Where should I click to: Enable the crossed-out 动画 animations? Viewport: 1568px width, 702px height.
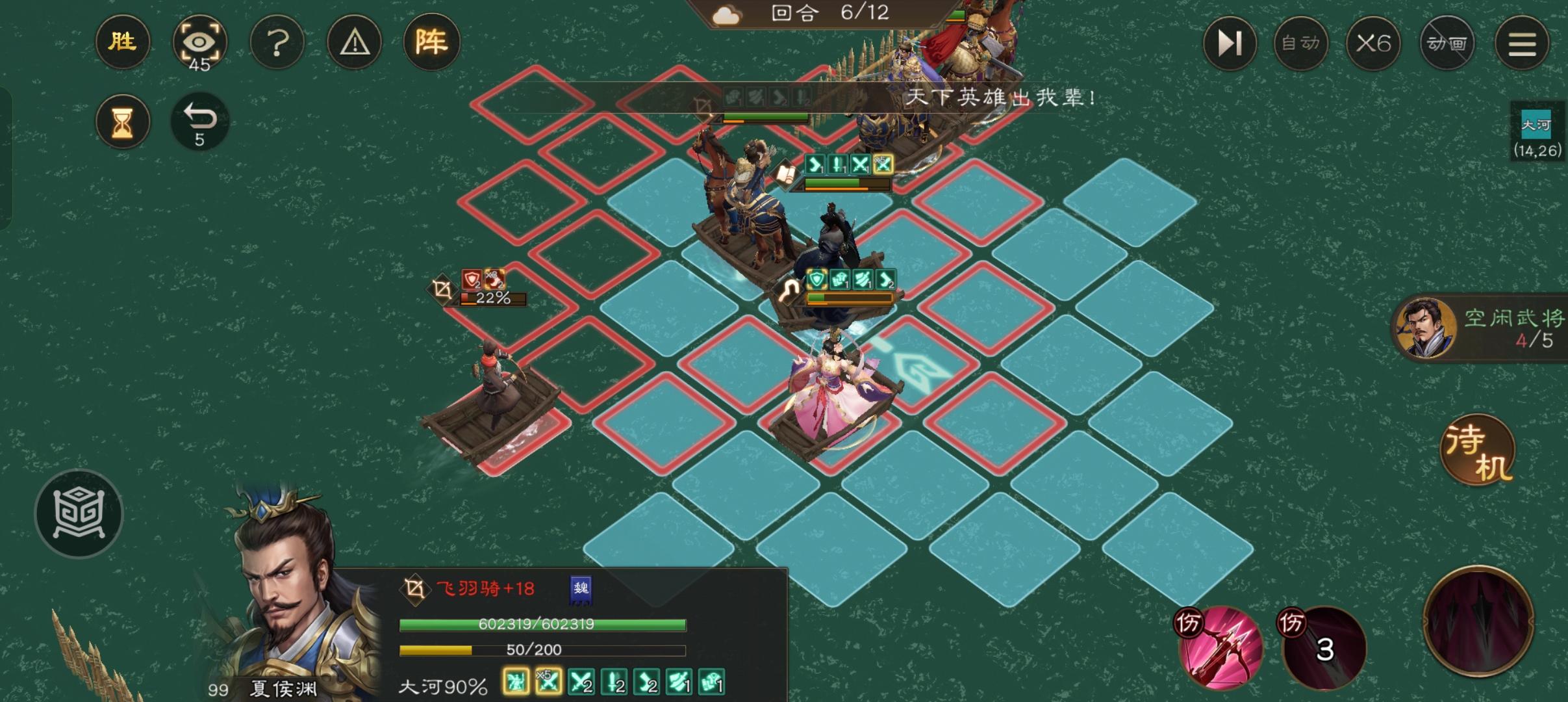1447,43
